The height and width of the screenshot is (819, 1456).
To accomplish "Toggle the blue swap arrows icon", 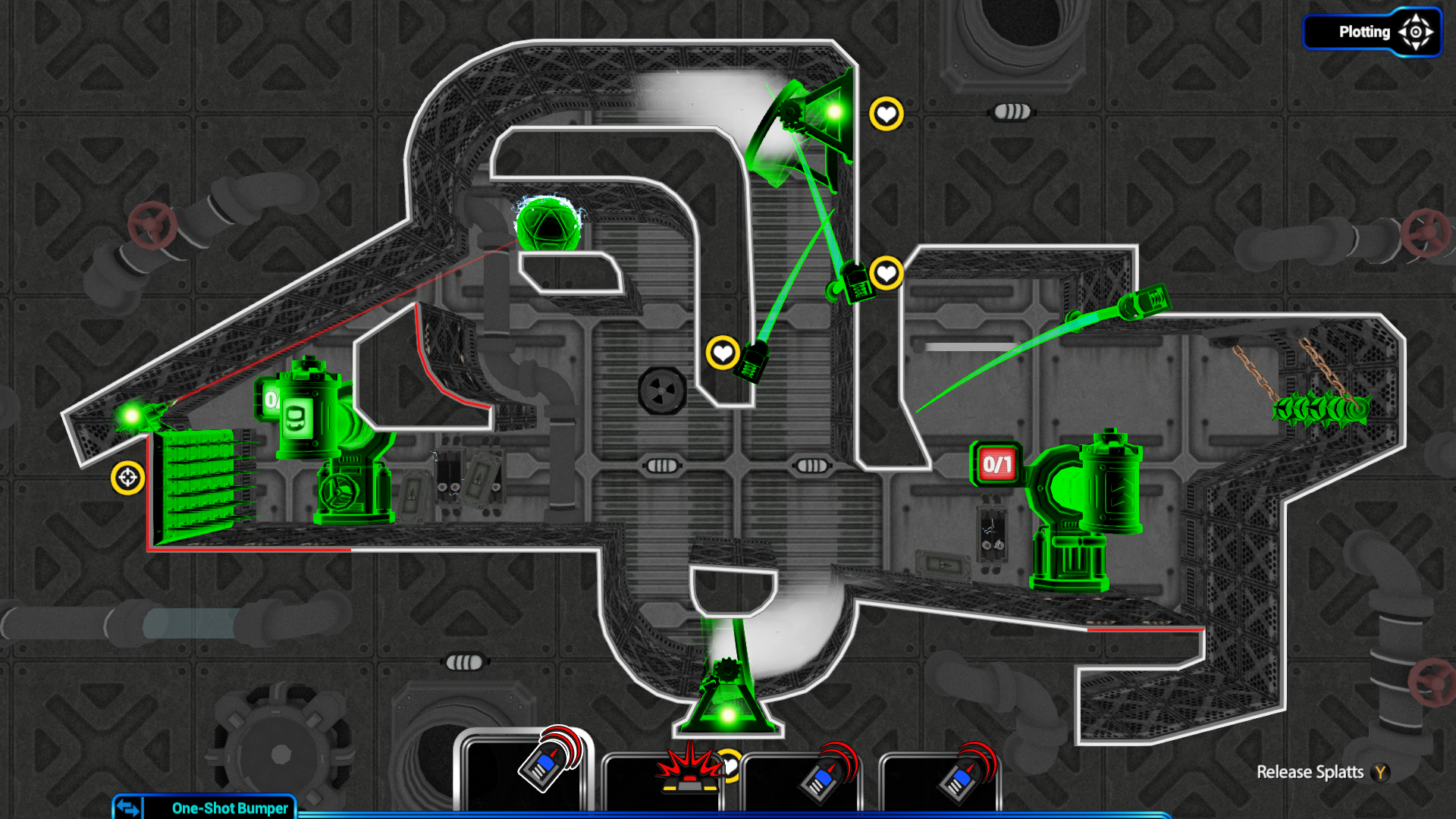I will coord(128,807).
